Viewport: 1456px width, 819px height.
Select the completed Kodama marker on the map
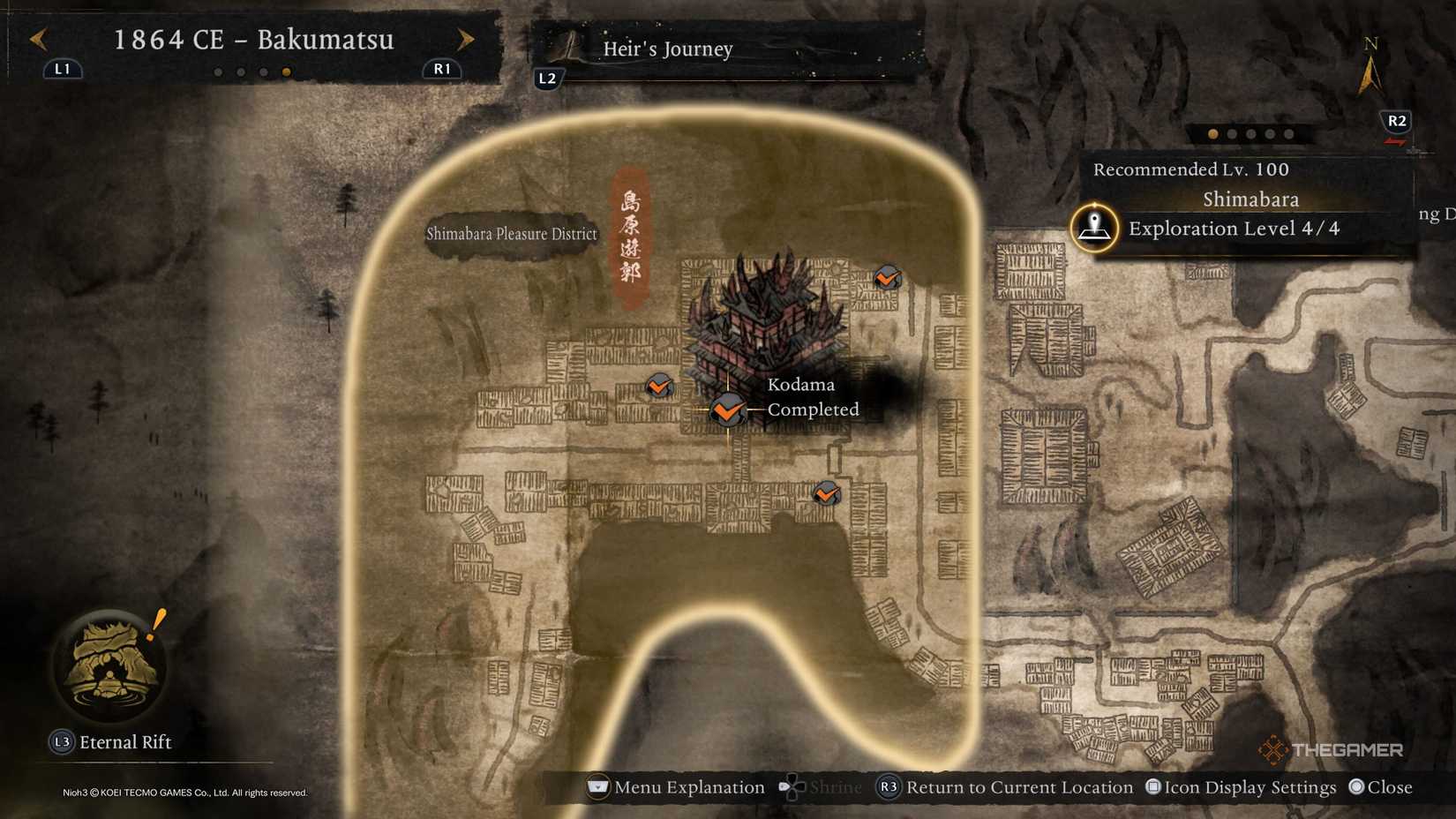point(725,409)
